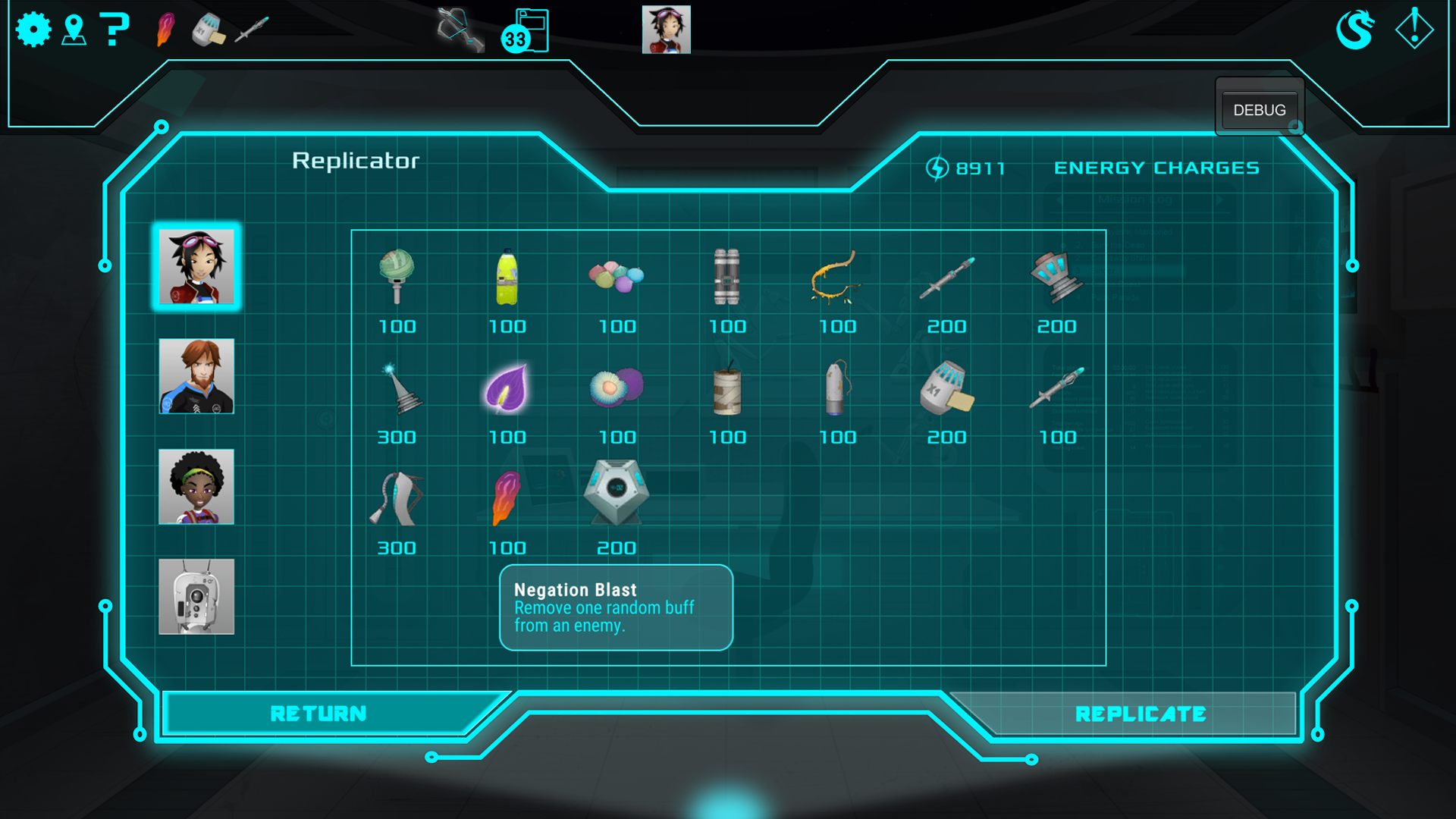
Task: Select the purple leaf item
Action: (507, 388)
